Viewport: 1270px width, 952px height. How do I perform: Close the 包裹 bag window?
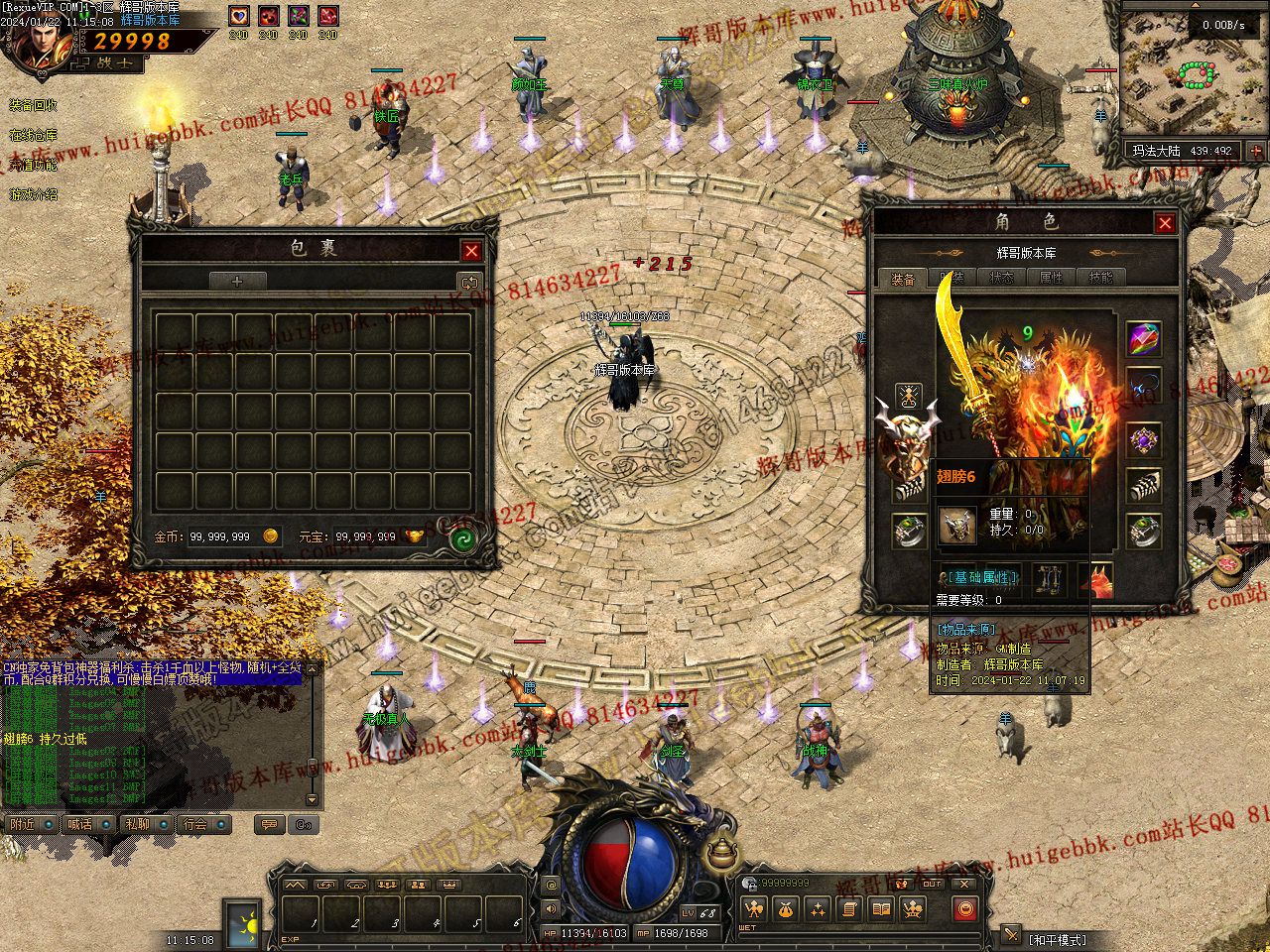[472, 252]
